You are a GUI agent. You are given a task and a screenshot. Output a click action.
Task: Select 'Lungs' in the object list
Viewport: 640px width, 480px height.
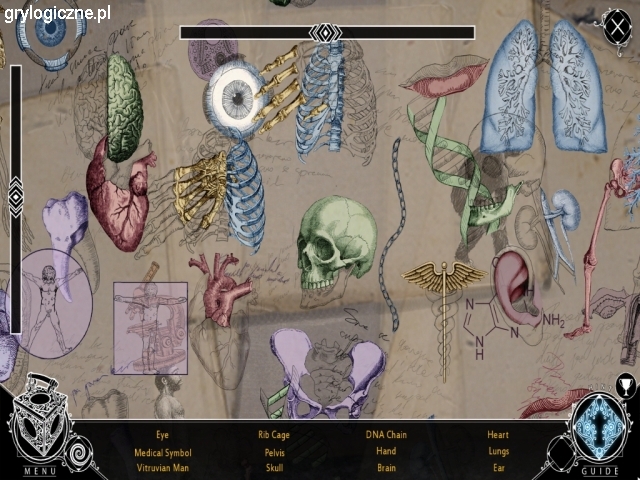(498, 452)
